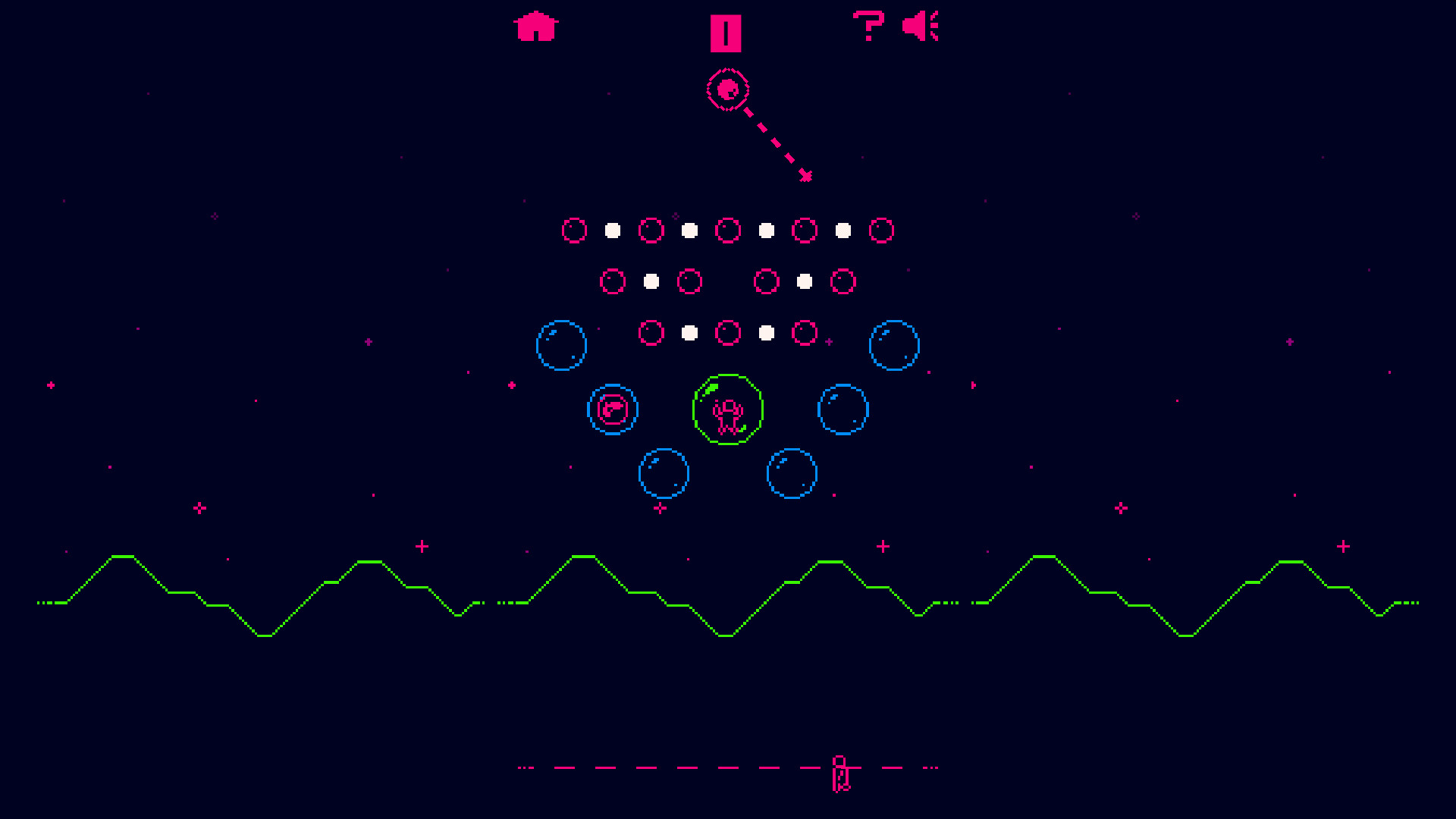This screenshot has width=1456, height=819.
Task: Click the dashed aiming arrow's tip
Action: (806, 177)
